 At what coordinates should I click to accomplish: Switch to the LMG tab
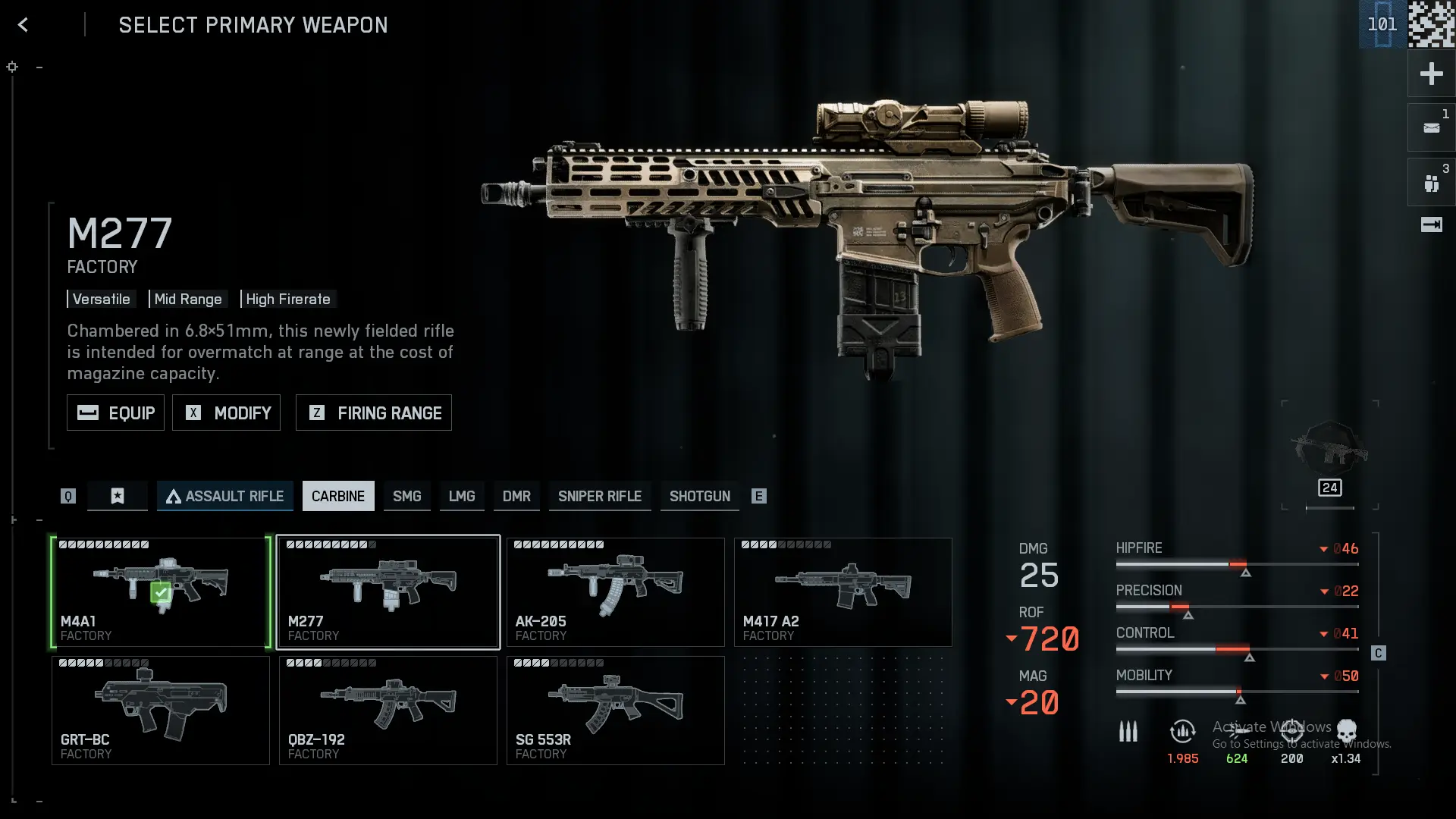pos(462,496)
